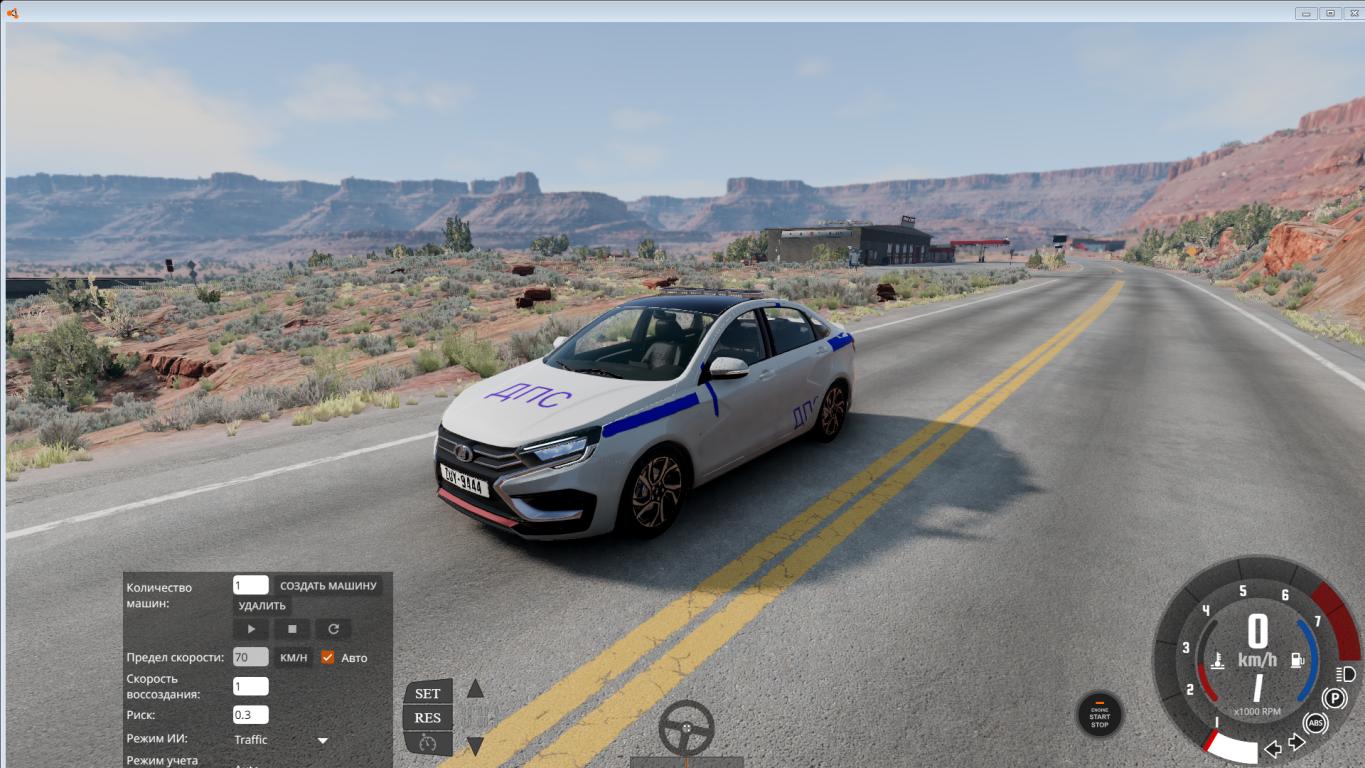Uncheck the Авто speed limit checkbox

click(x=327, y=657)
